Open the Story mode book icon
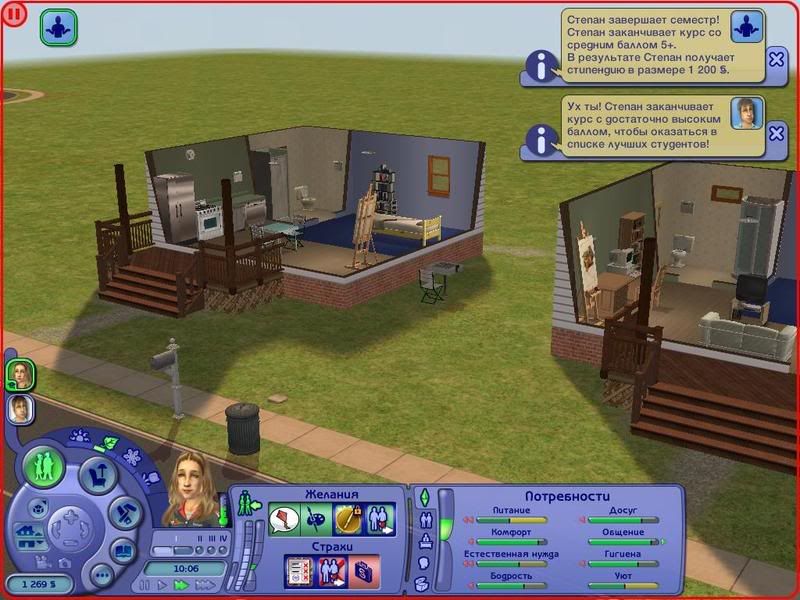Screen dimensions: 800x600 (122, 551)
